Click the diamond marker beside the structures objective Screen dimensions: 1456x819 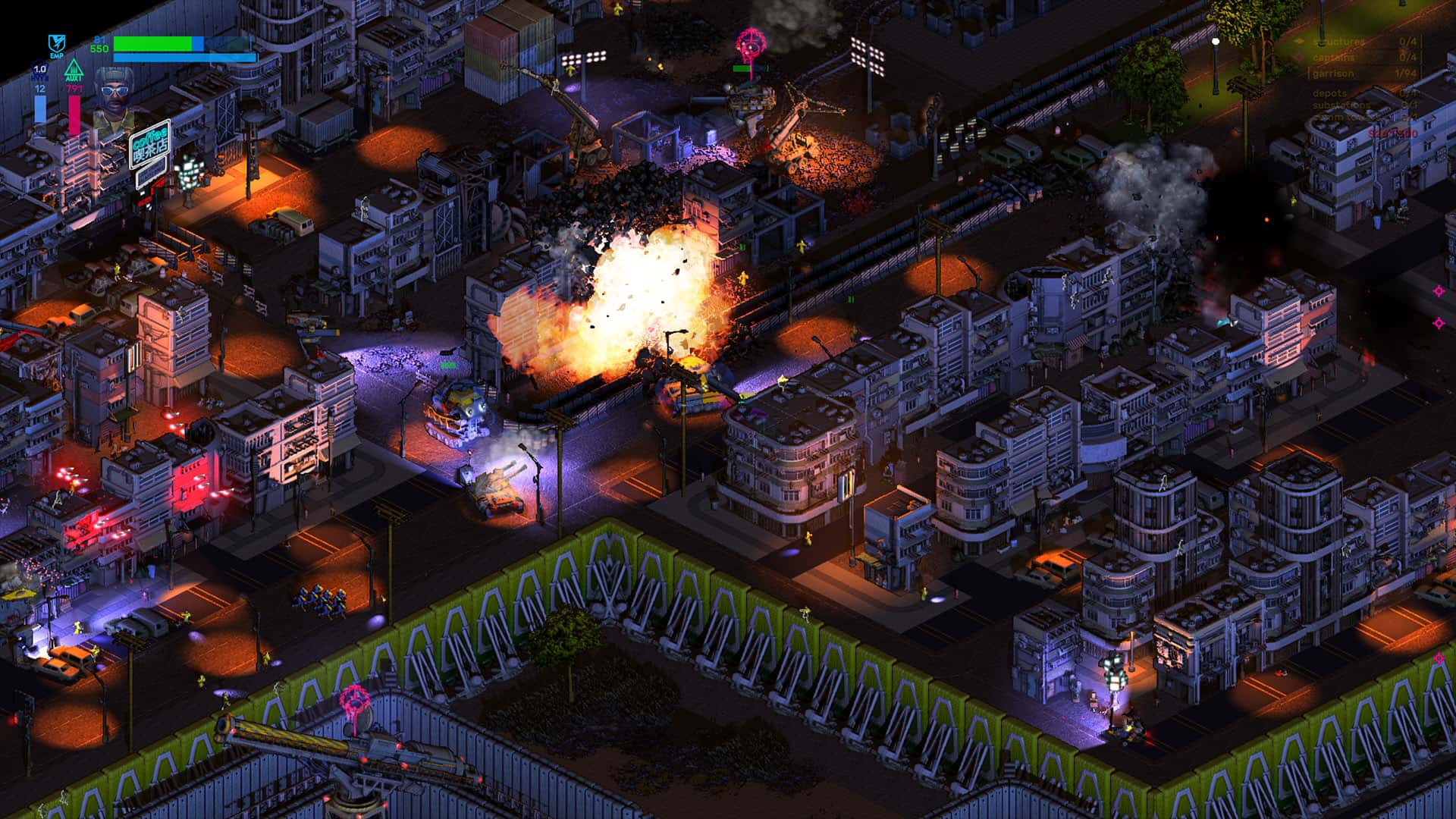point(1298,41)
